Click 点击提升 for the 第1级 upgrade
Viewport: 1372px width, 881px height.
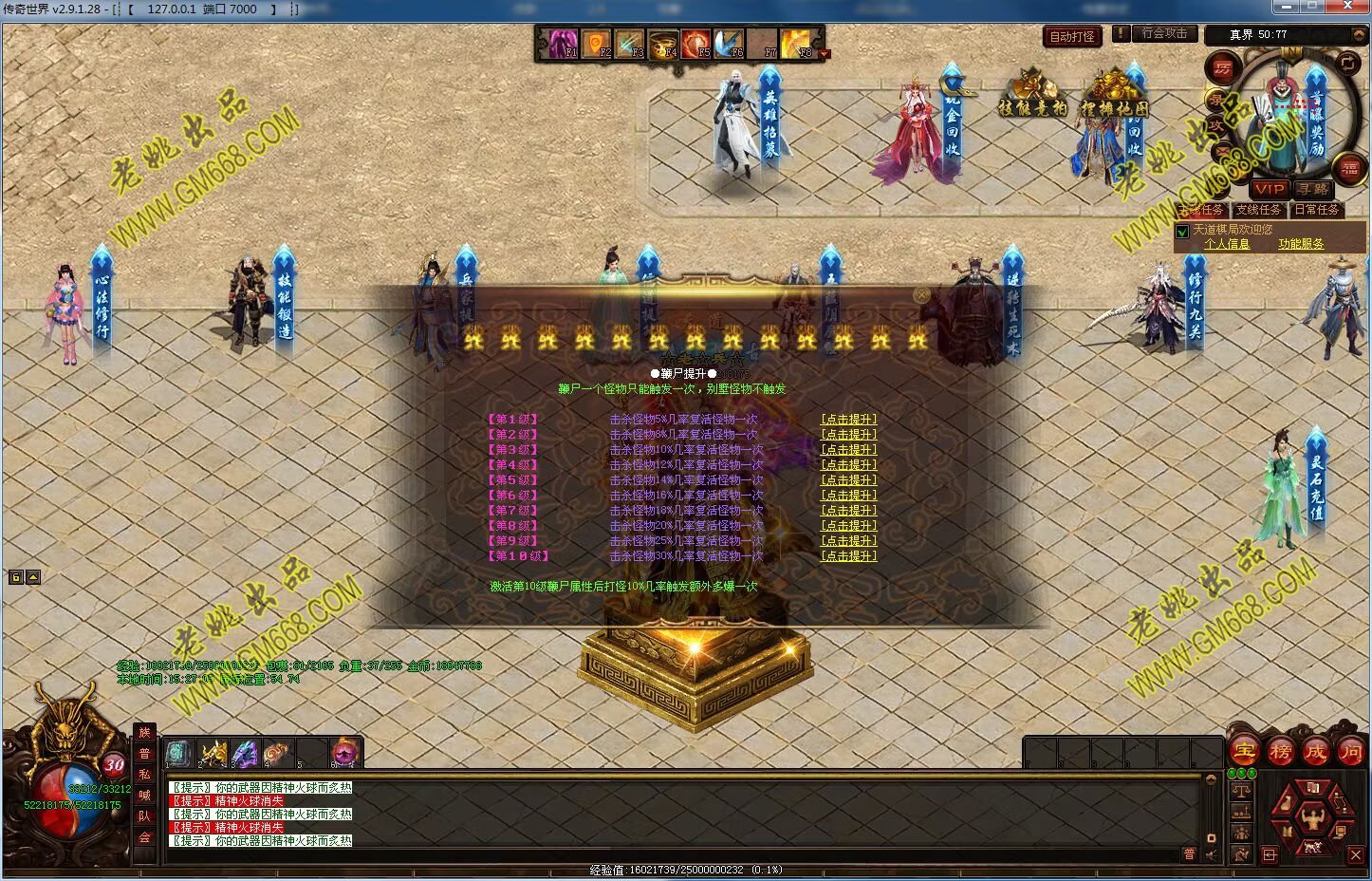click(848, 420)
